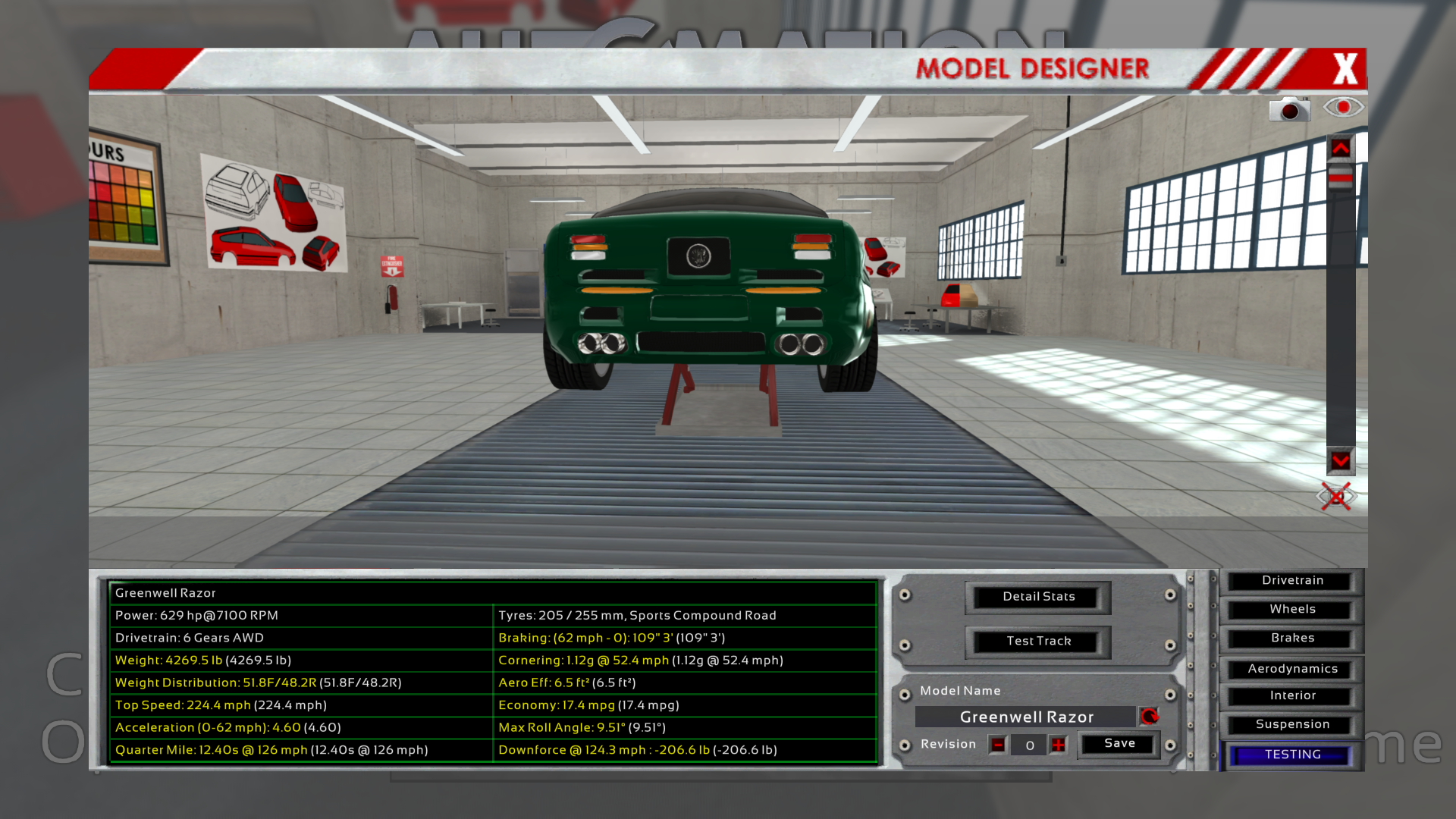Switch to the Wheels tab
The image size is (1456, 819).
(1292, 610)
